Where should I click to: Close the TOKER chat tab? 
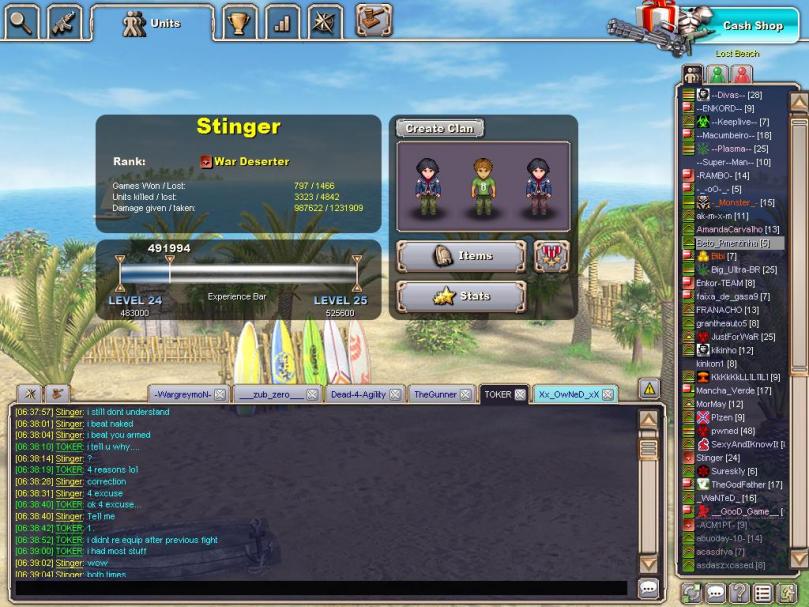pos(520,395)
